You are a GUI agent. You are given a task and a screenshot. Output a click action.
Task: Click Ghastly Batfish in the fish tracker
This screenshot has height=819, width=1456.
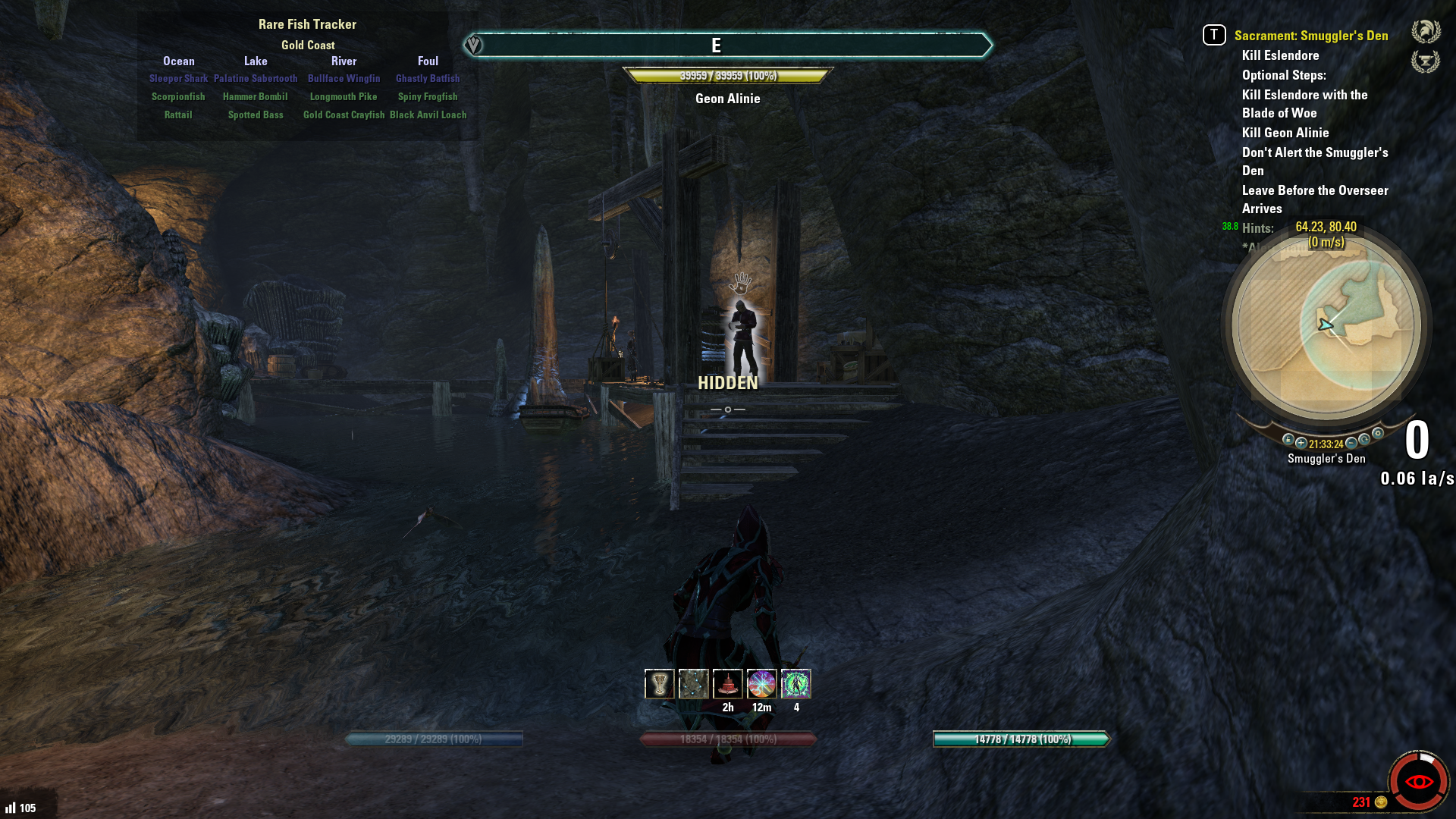pyautogui.click(x=428, y=79)
